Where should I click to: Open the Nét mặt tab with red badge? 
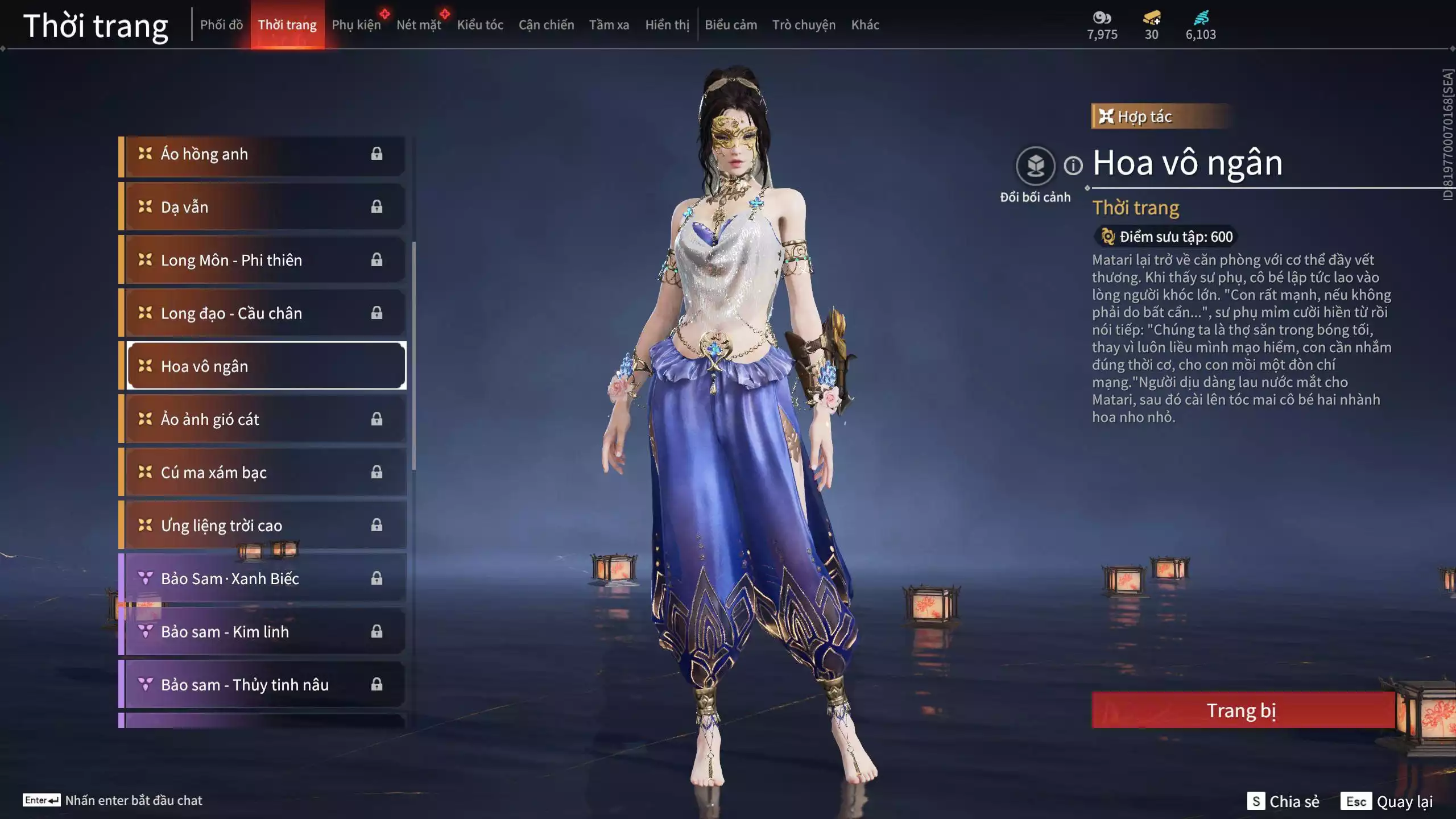pyautogui.click(x=420, y=24)
